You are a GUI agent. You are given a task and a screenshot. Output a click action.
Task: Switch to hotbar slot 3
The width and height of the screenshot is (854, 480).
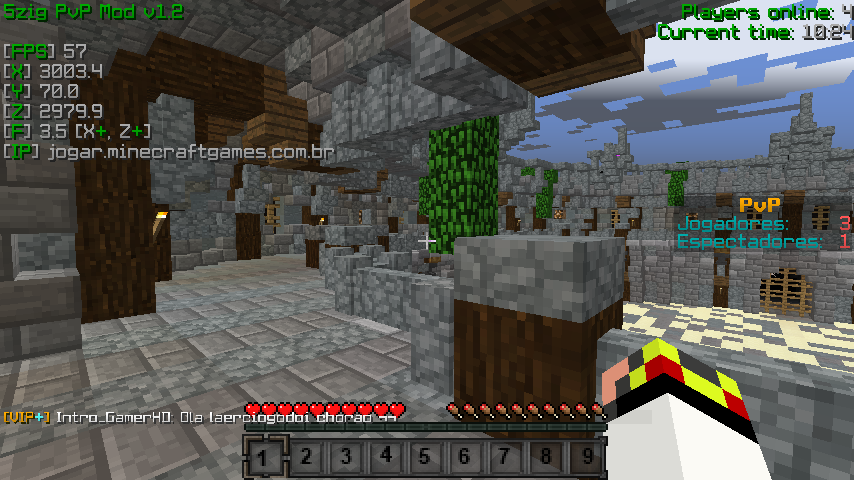[345, 459]
